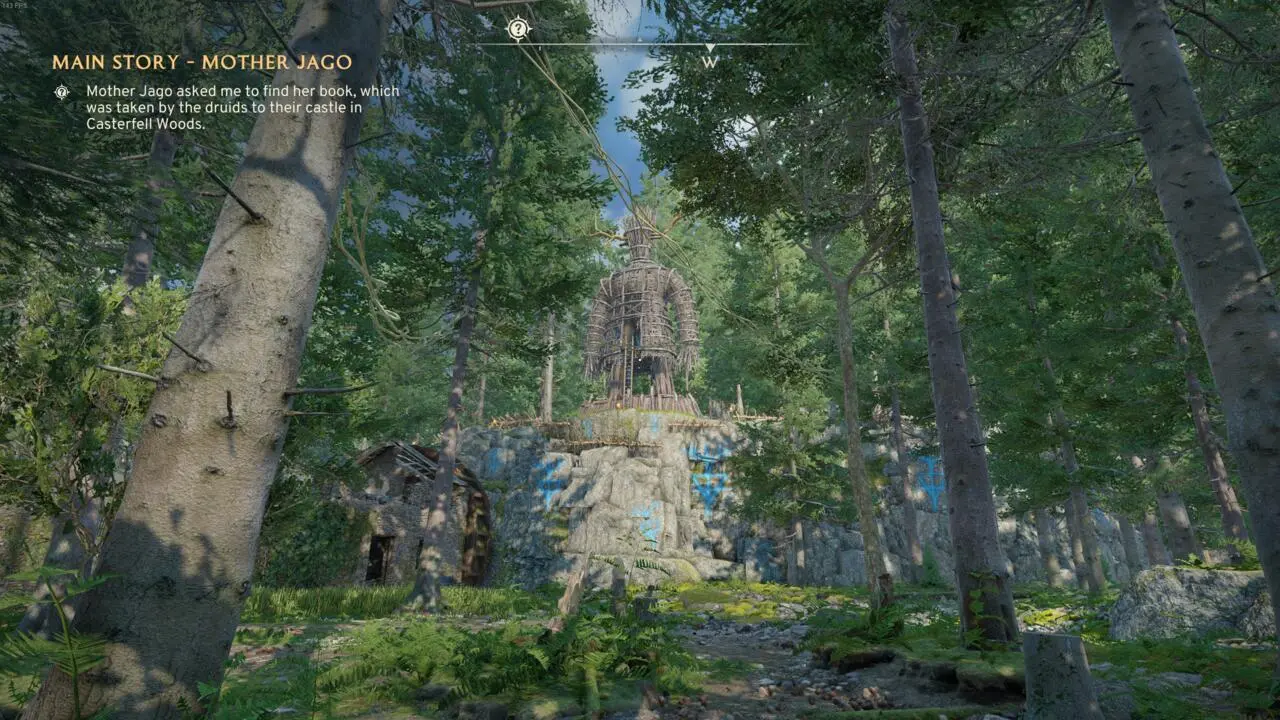Select the West heading marker on compass
The width and height of the screenshot is (1280, 720).
coord(710,61)
